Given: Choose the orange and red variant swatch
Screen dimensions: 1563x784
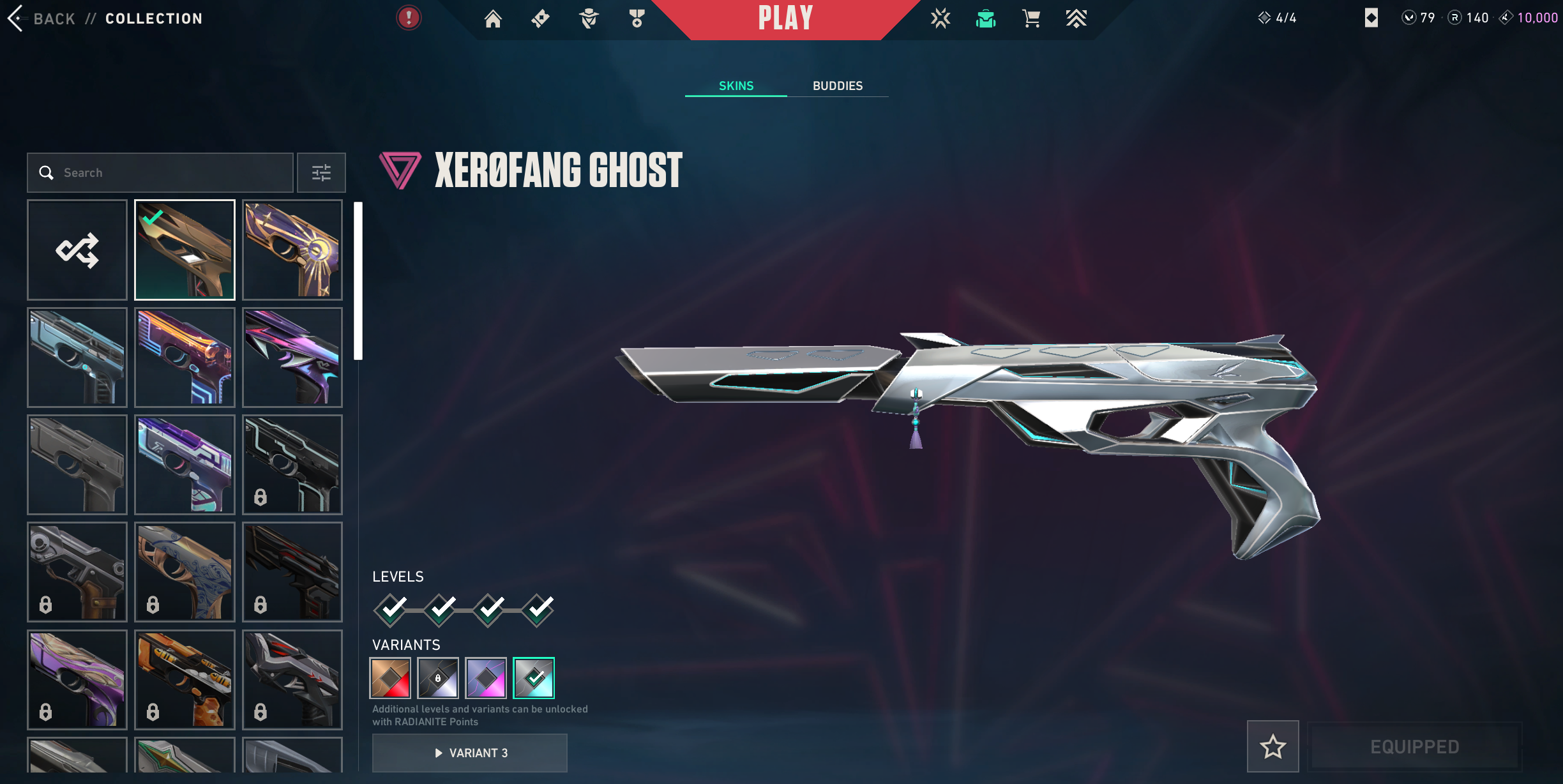Looking at the screenshot, I should (390, 678).
